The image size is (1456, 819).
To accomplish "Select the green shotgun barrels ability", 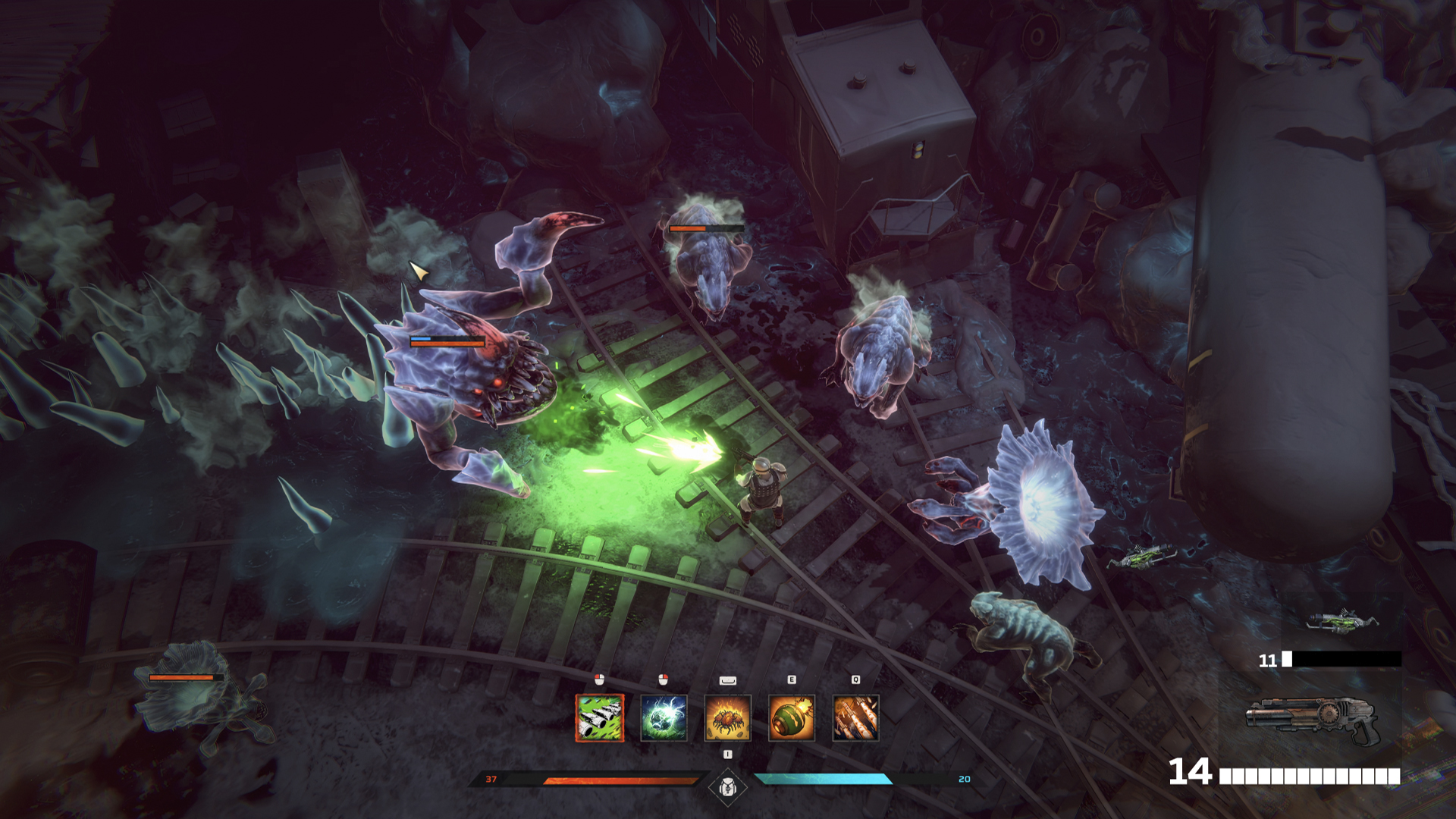I will [x=600, y=717].
